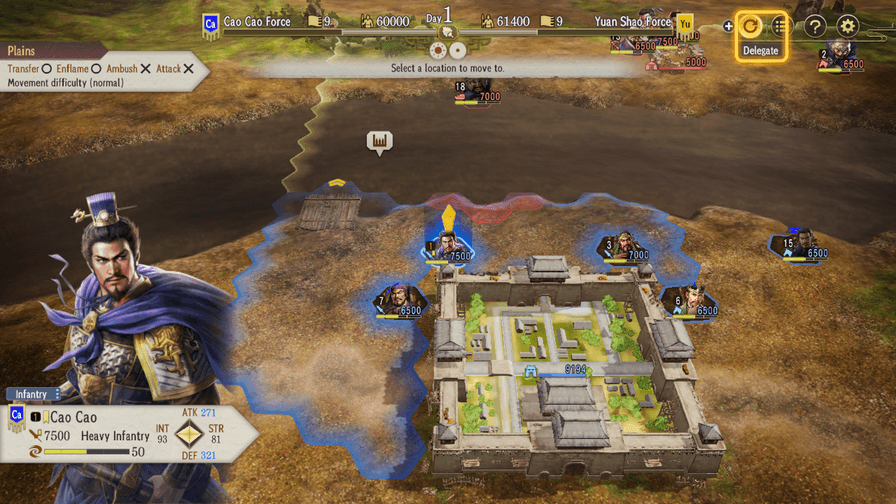
Task: Open the gear settings menu
Action: tap(848, 27)
